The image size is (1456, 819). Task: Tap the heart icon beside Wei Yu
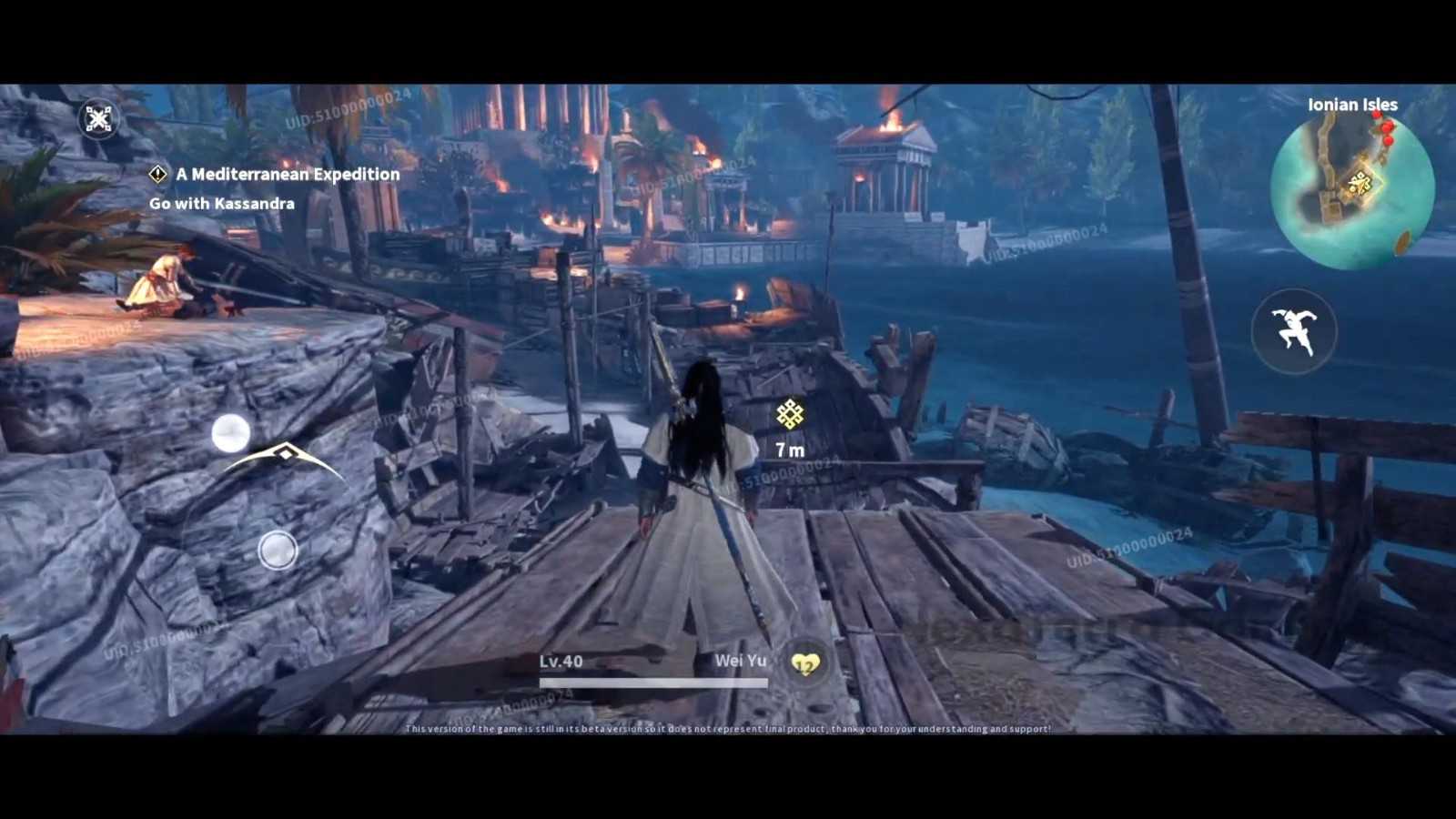click(805, 664)
